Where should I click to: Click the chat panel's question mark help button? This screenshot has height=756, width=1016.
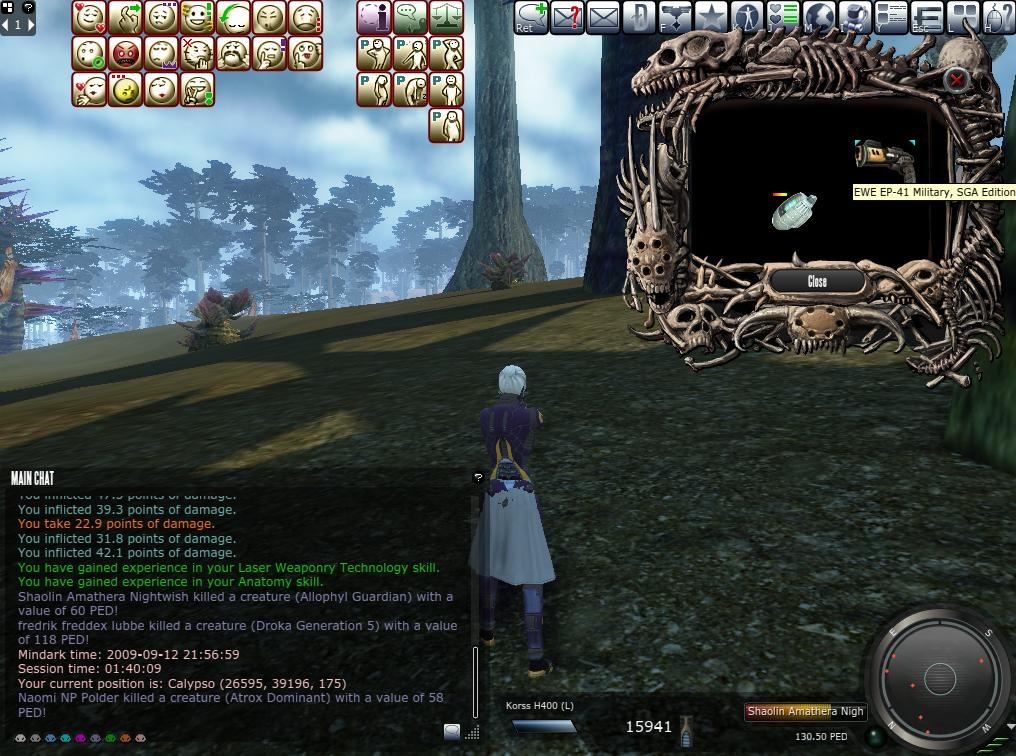(478, 478)
